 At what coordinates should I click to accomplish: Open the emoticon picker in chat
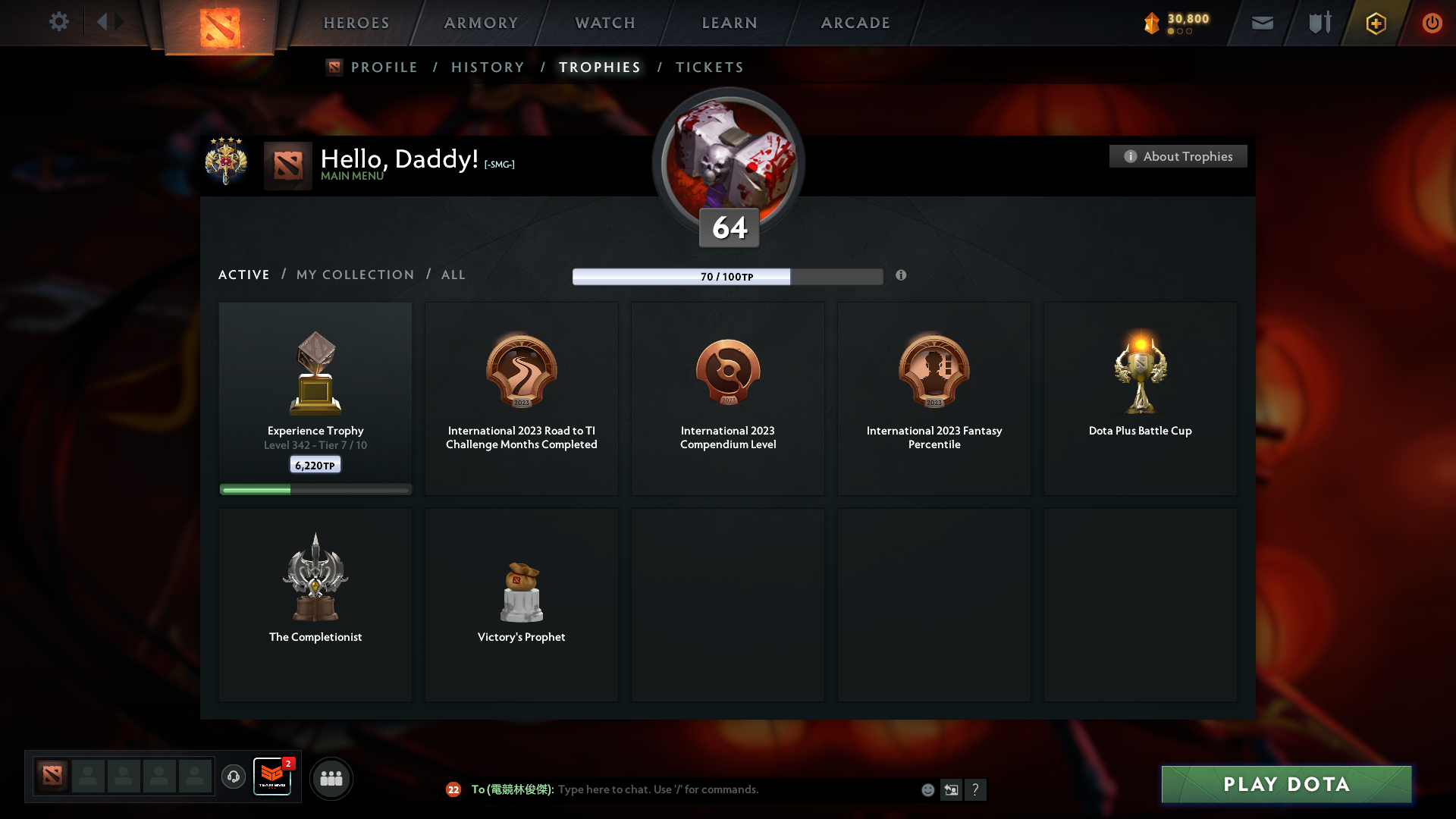(x=927, y=789)
